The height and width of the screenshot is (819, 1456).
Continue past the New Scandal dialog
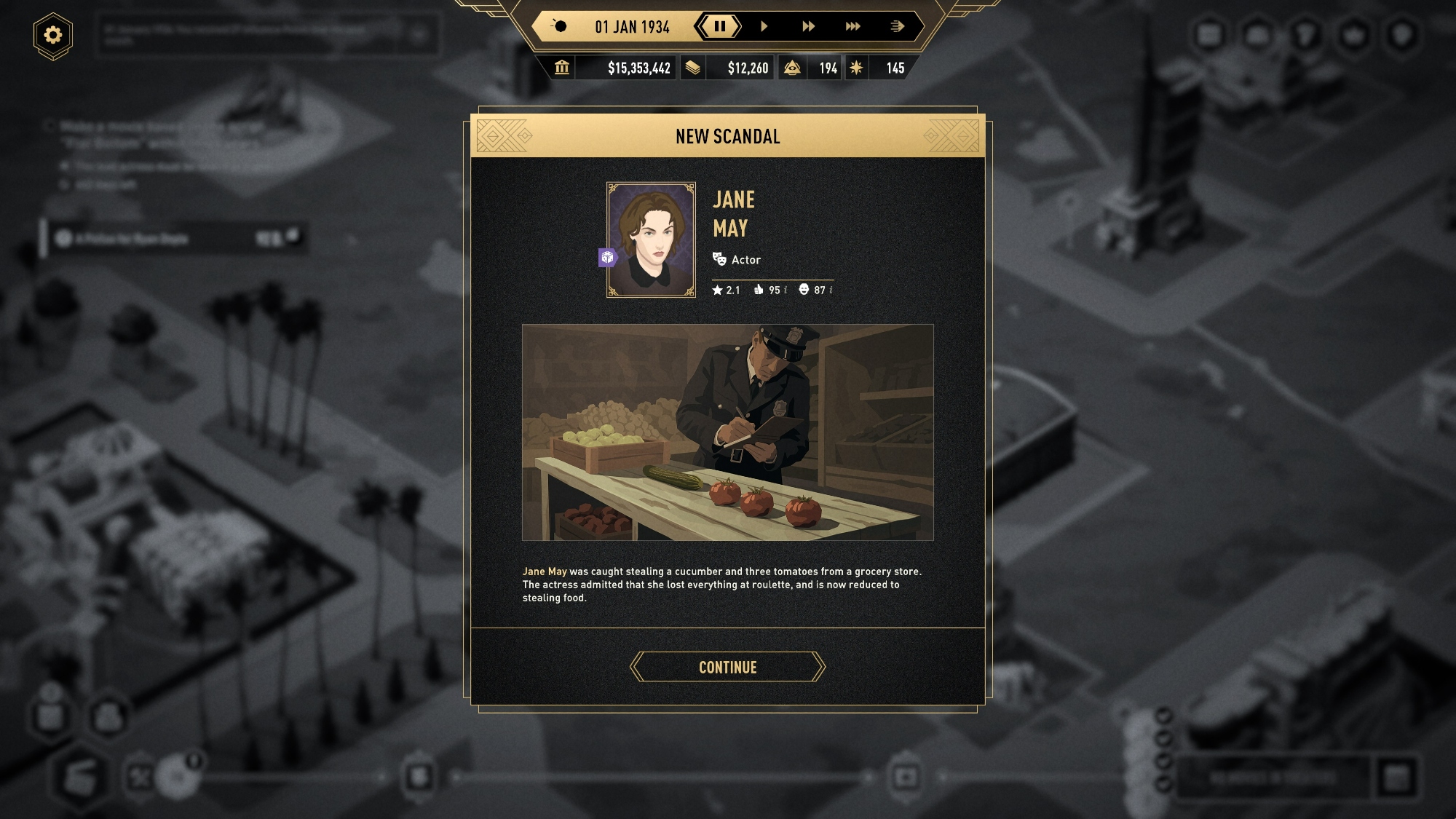click(x=727, y=667)
